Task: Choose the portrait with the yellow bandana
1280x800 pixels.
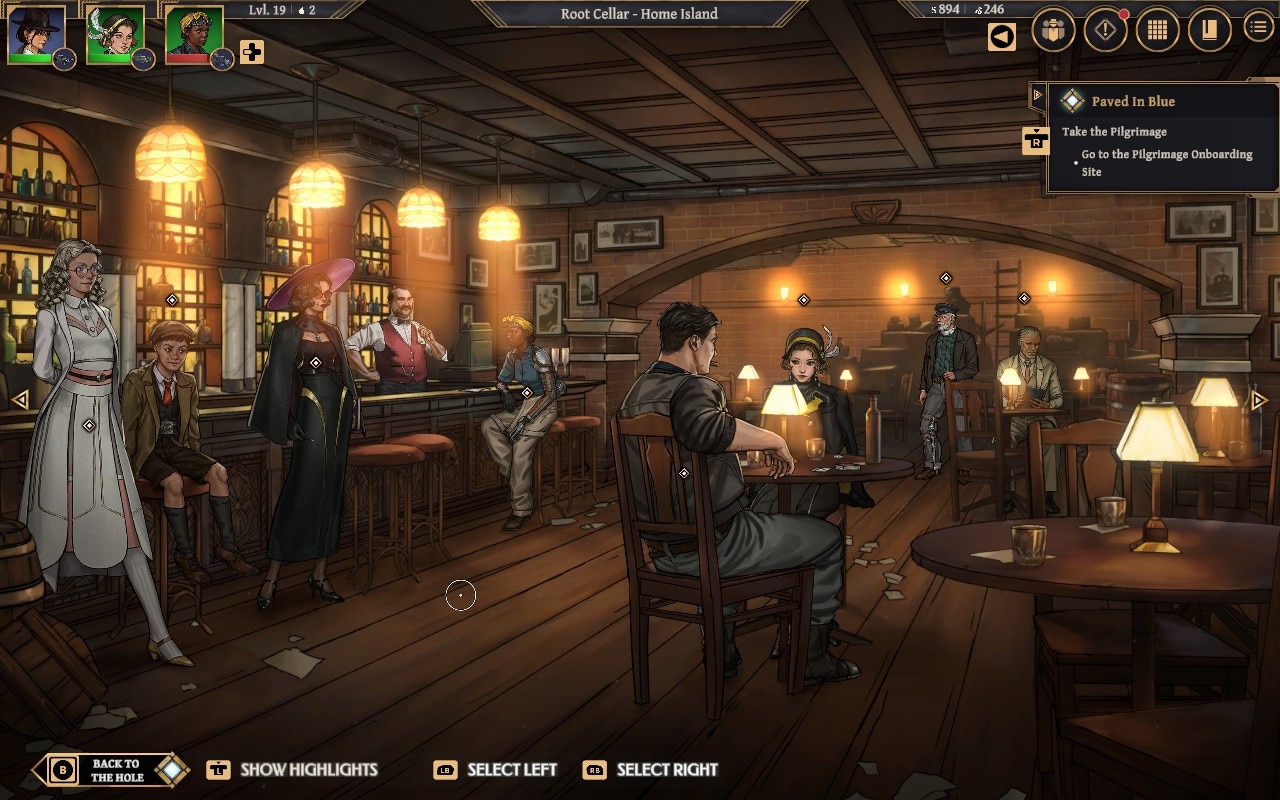Action: 194,33
